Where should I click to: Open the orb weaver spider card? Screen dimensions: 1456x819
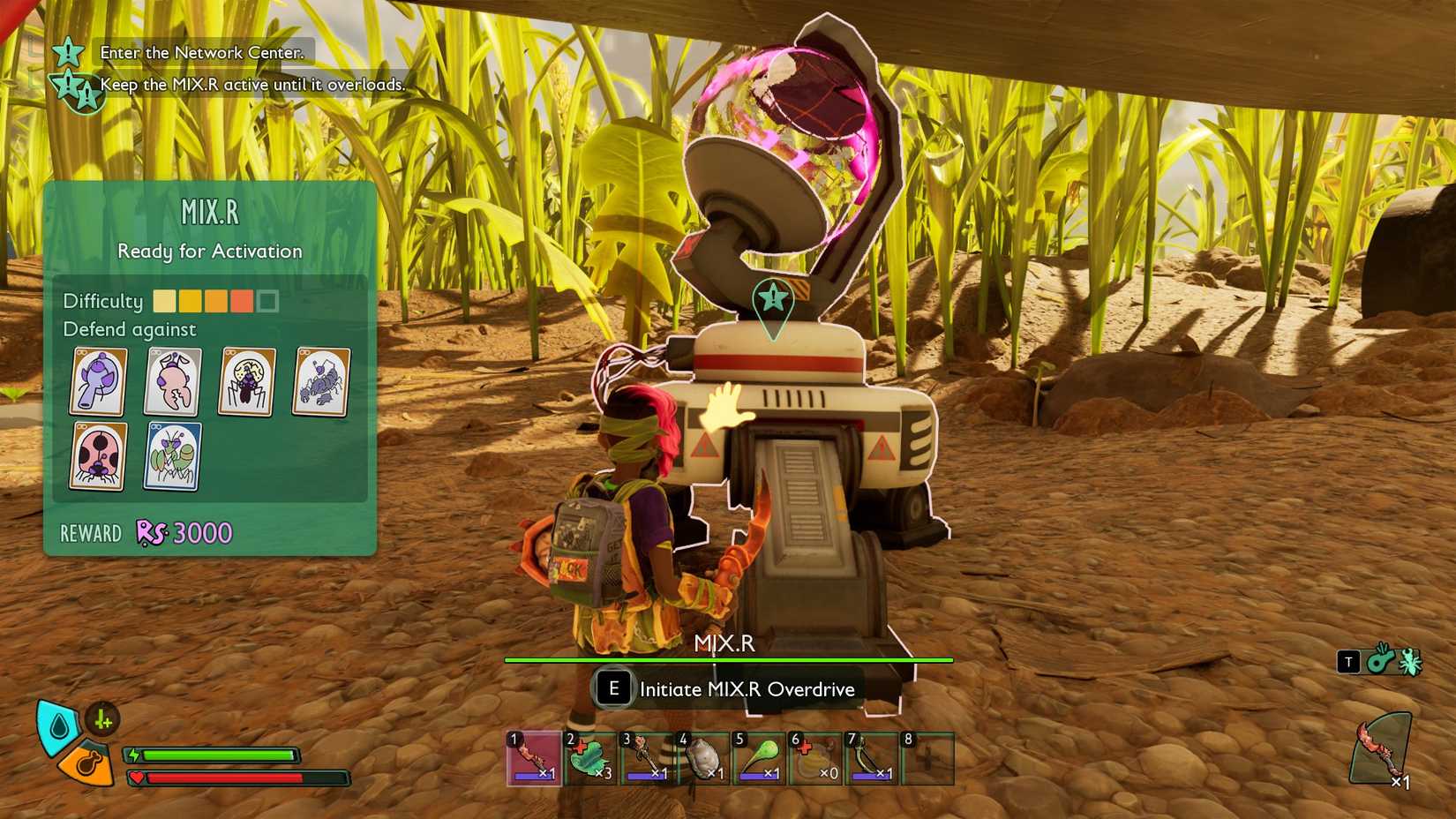pos(247,381)
